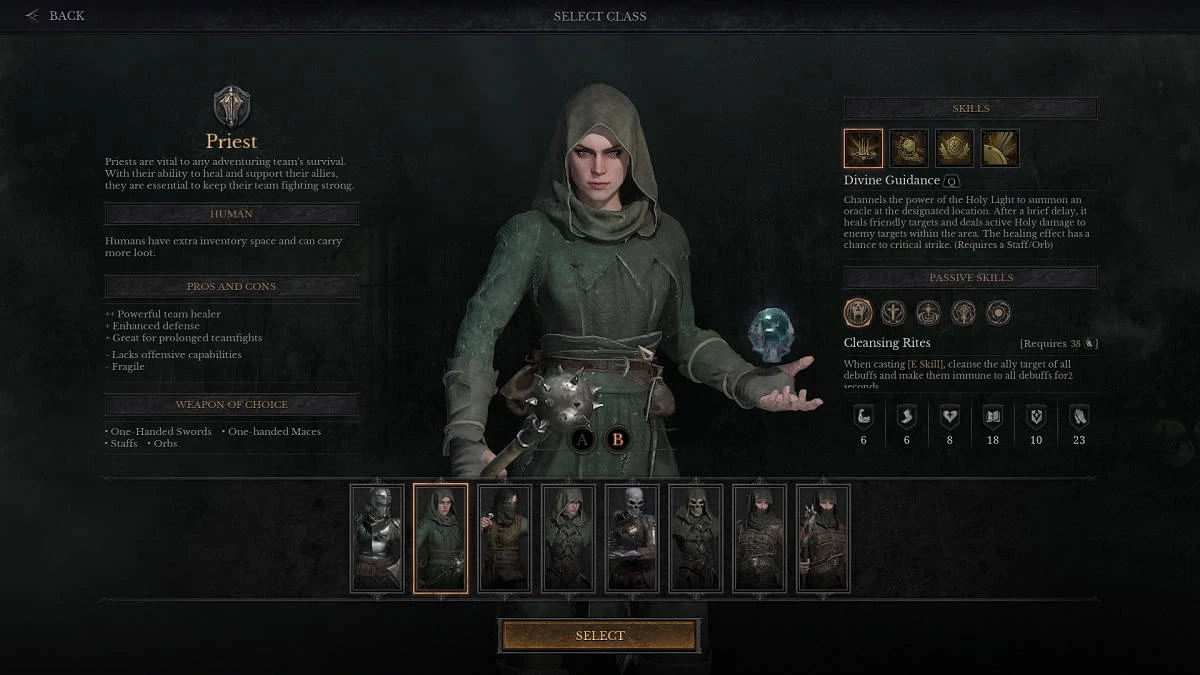
Task: Click the open-book attribute icon
Action: (993, 416)
